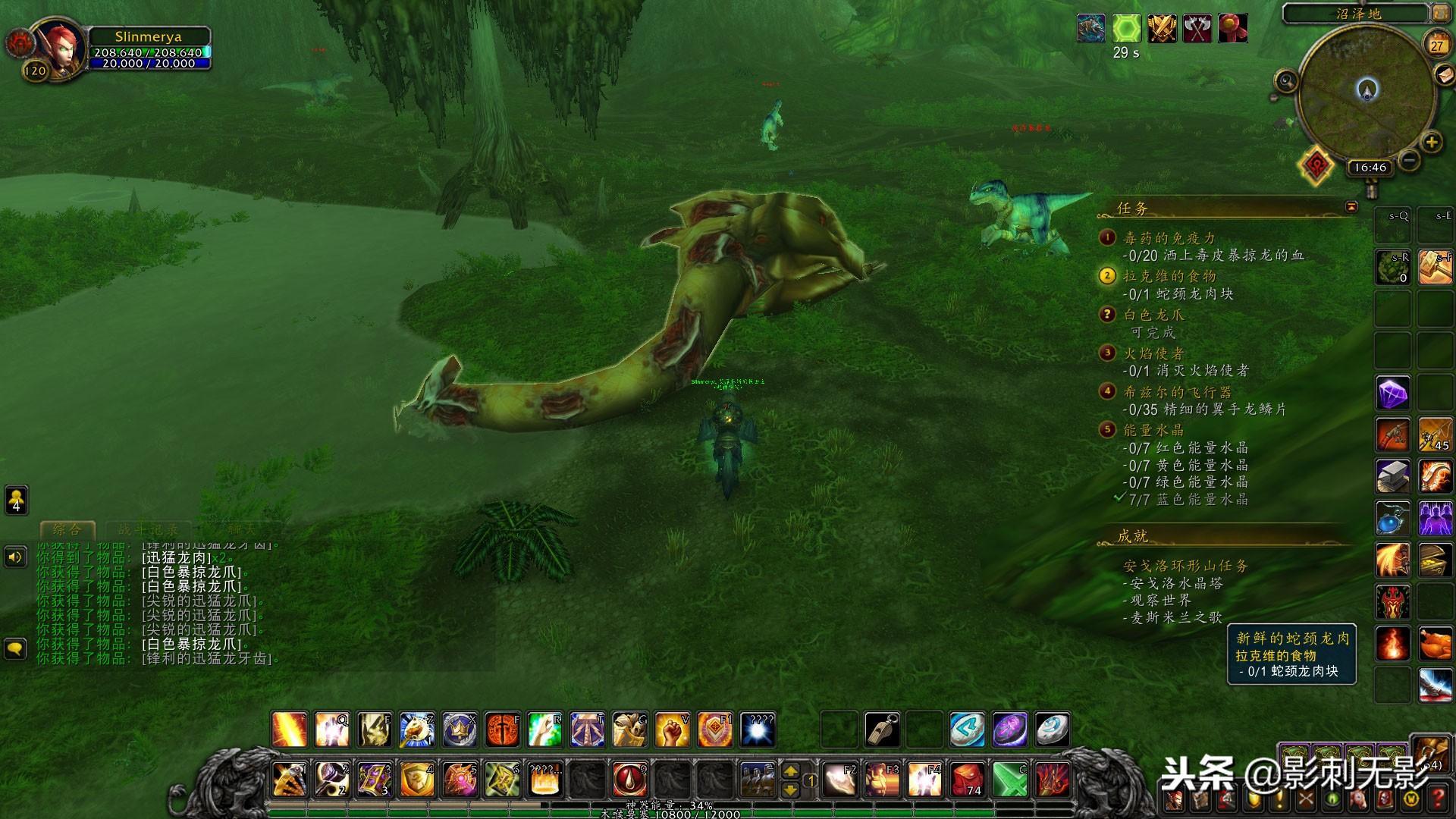1456x819 pixels.
Task: Open the mail envelope icon
Action: [x=1445, y=75]
